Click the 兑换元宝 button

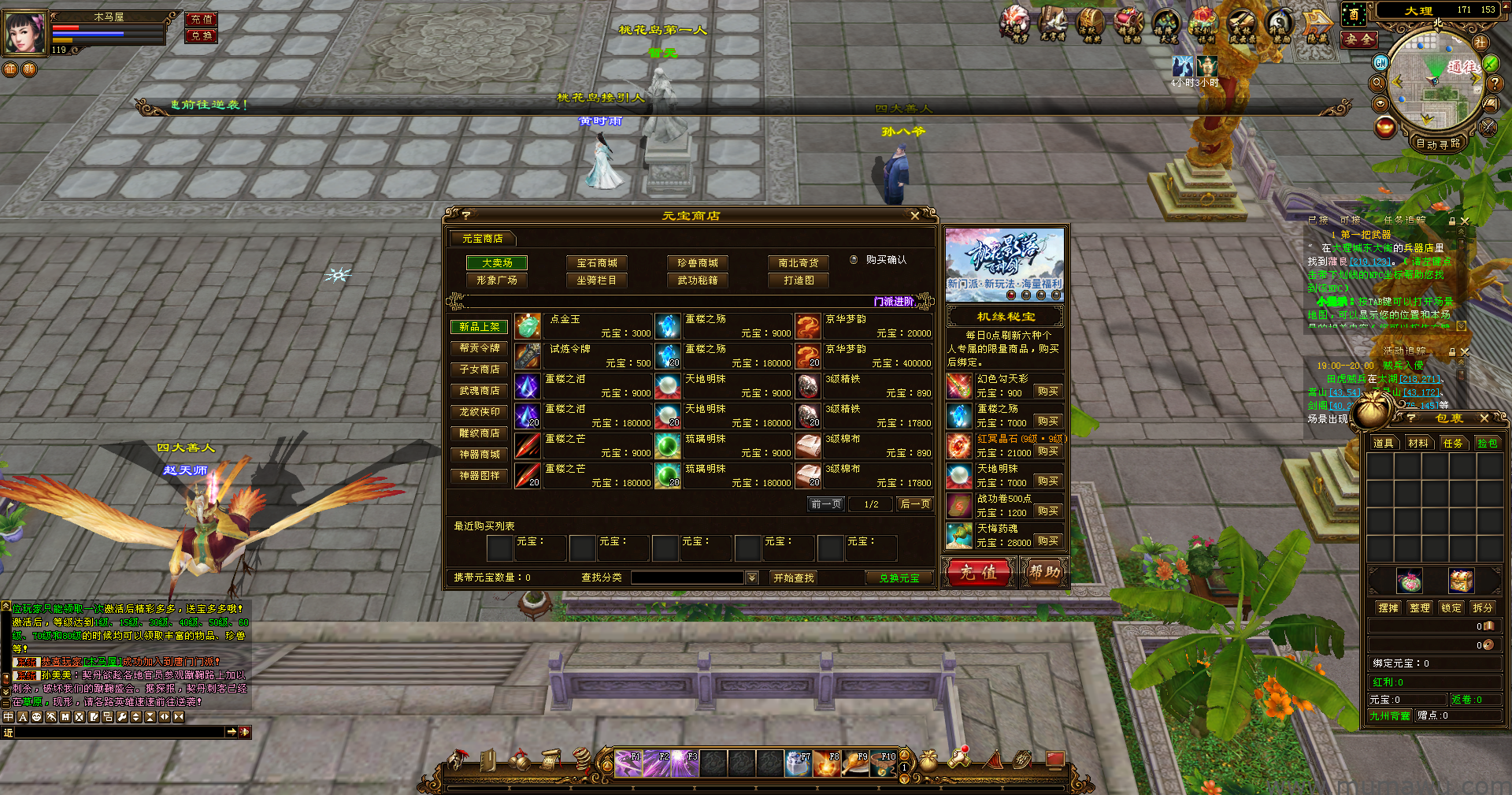pyautogui.click(x=899, y=578)
